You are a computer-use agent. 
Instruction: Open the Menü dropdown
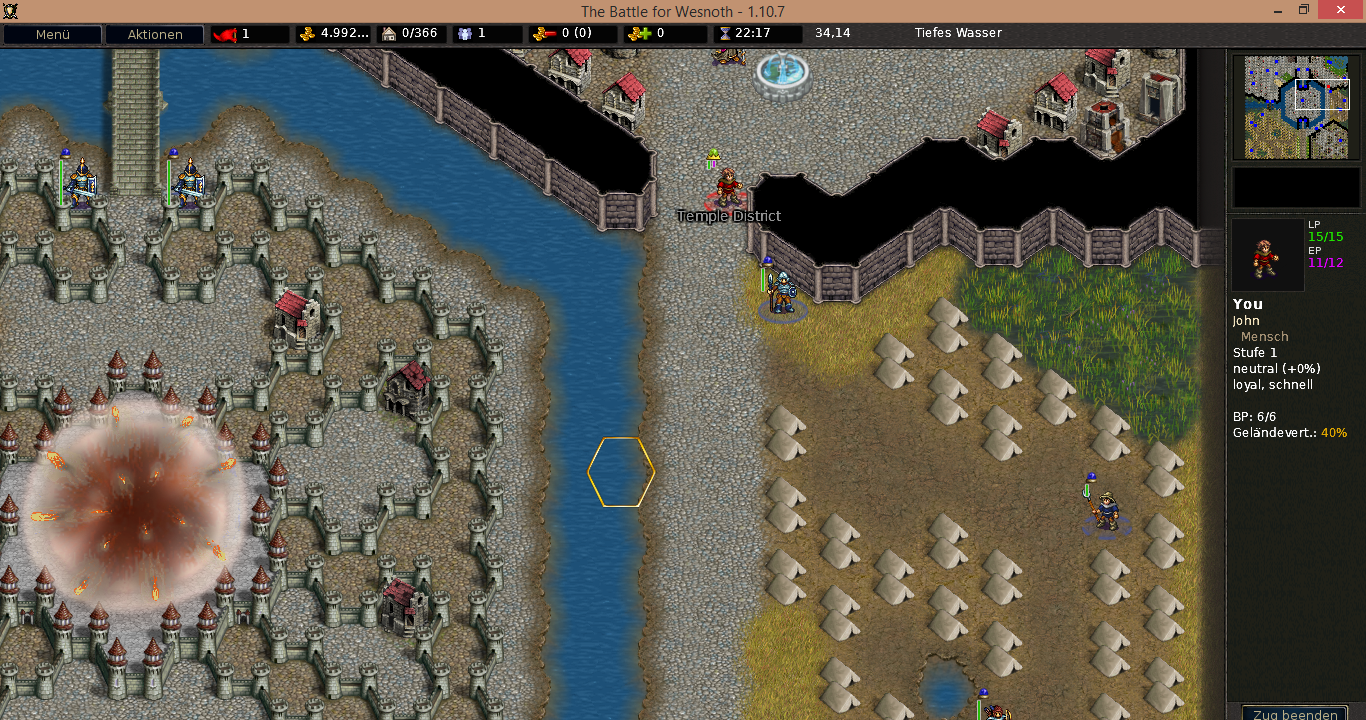pos(53,34)
